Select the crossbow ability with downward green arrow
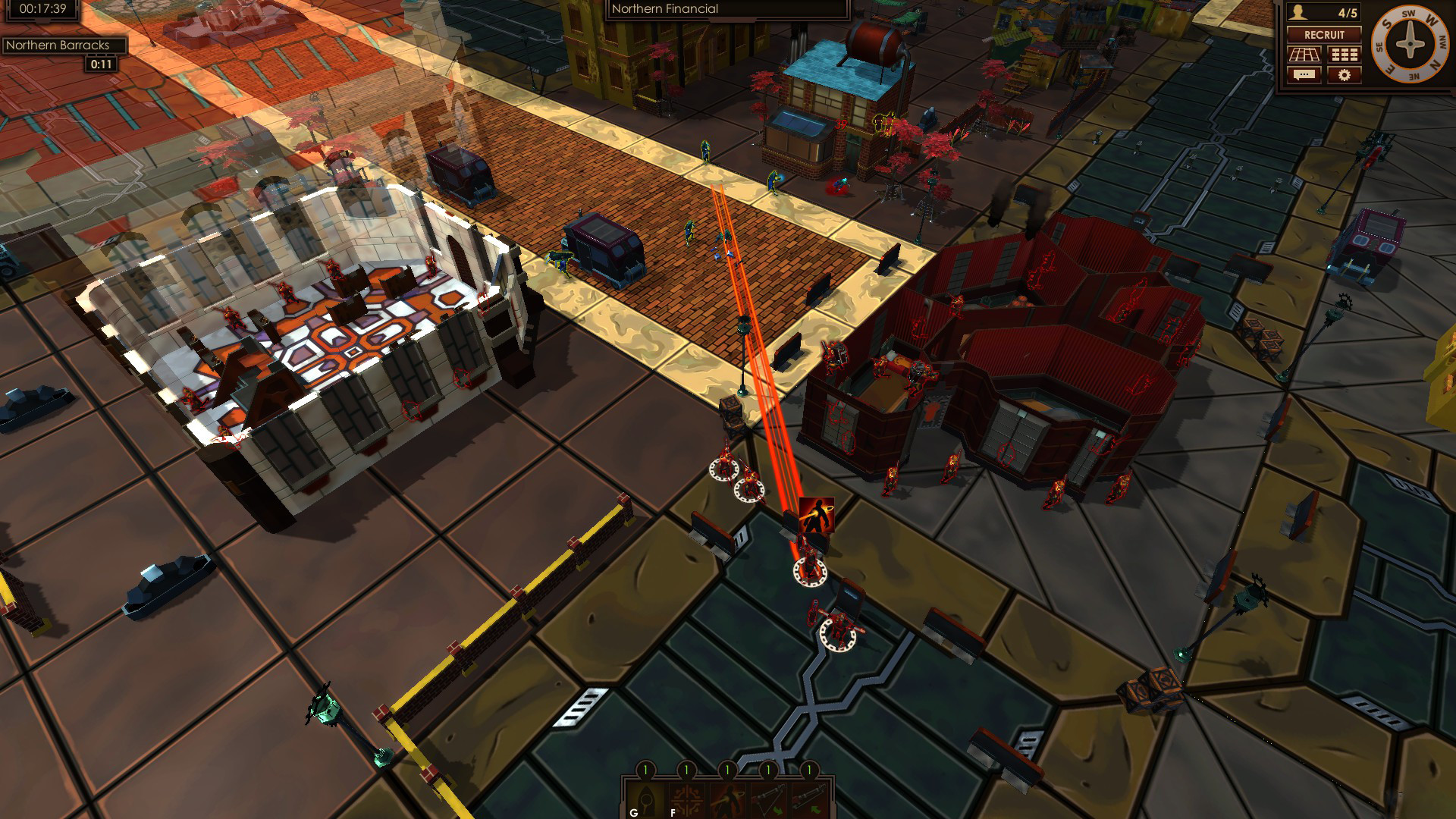The height and width of the screenshot is (819, 1456). pyautogui.click(x=768, y=802)
